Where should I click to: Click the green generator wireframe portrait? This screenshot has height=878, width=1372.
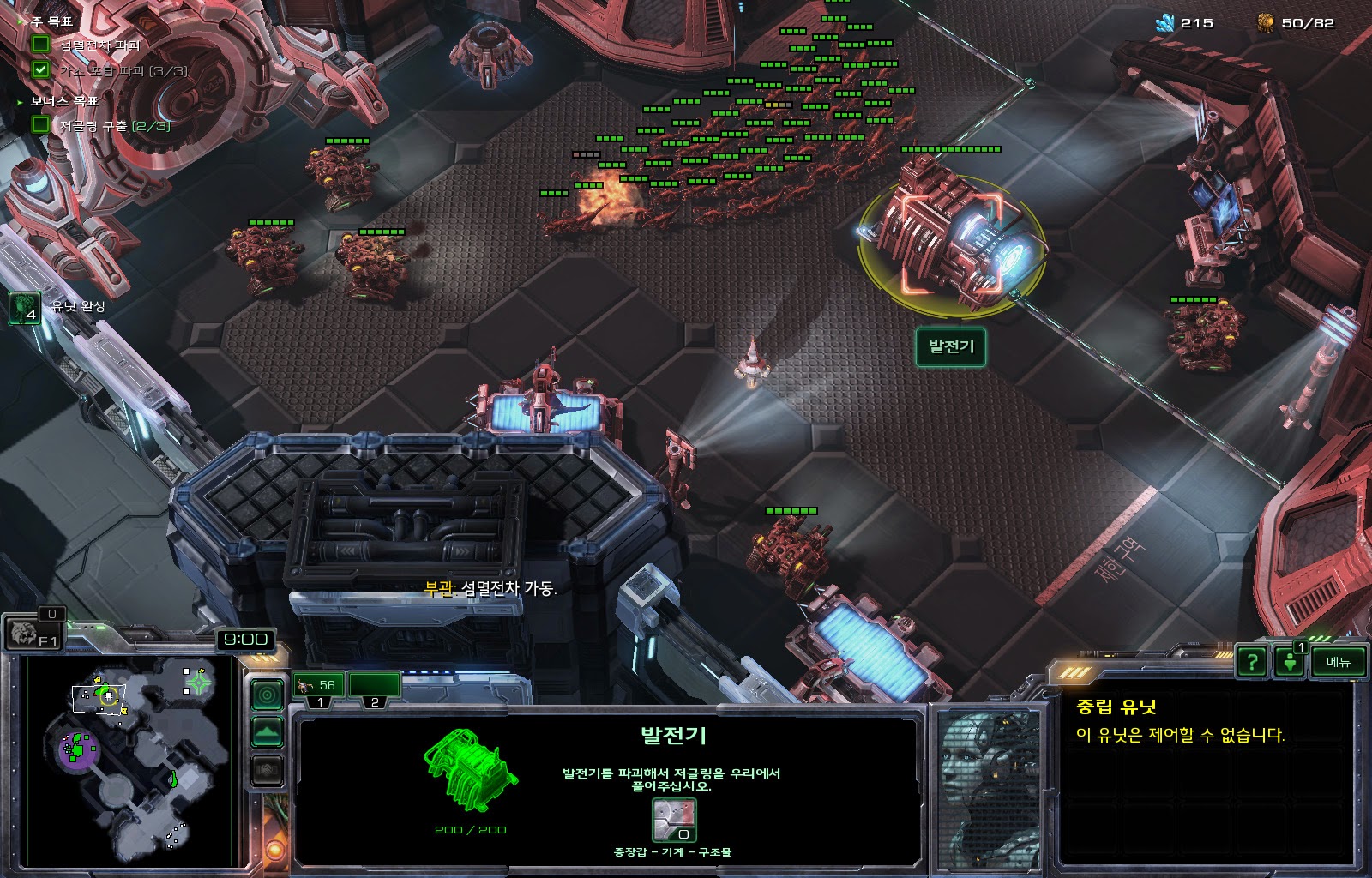coord(470,769)
